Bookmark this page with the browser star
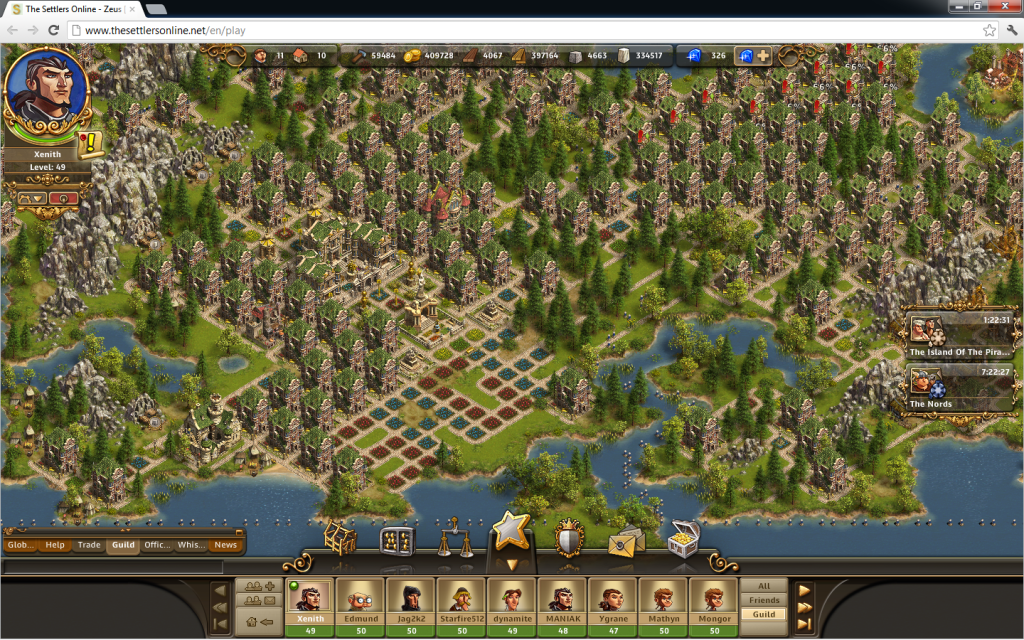This screenshot has height=640, width=1024. click(x=989, y=30)
